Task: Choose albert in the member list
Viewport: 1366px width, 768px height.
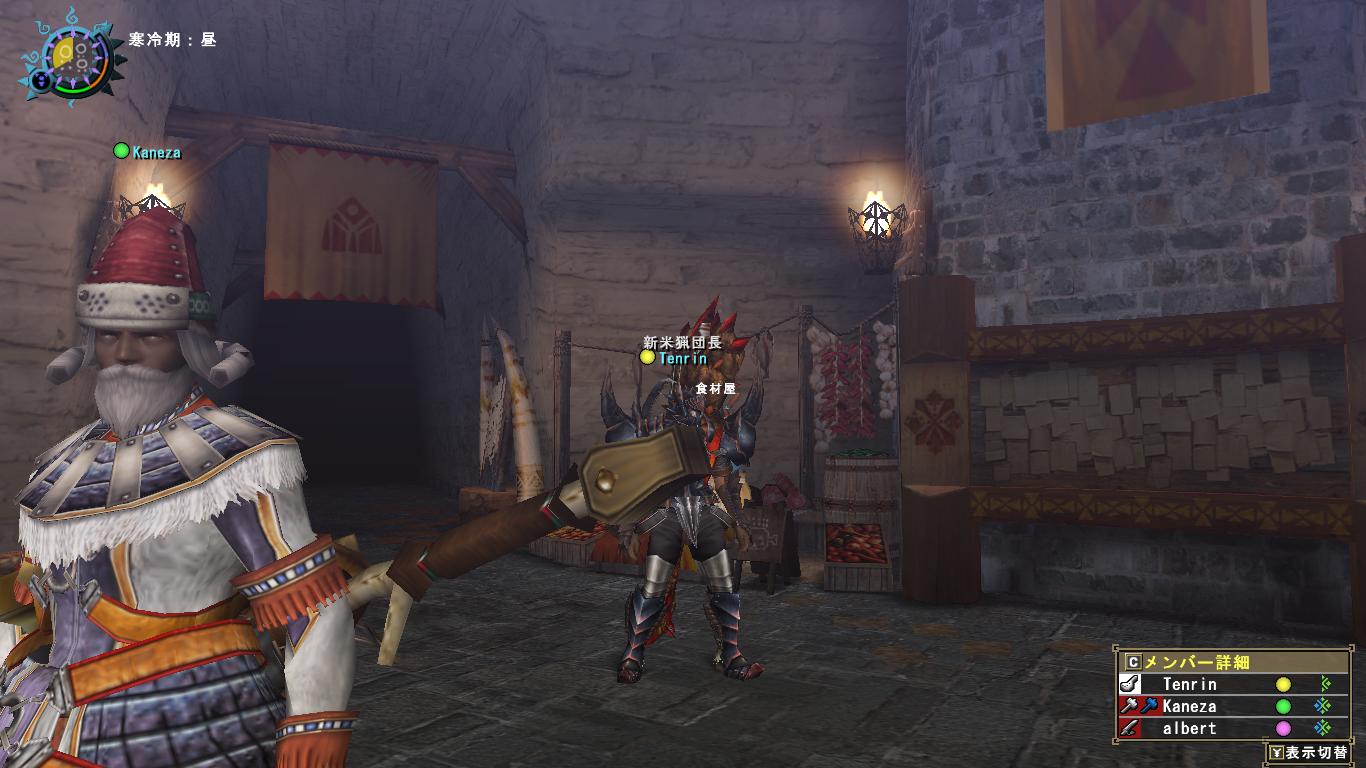Action: point(1190,729)
